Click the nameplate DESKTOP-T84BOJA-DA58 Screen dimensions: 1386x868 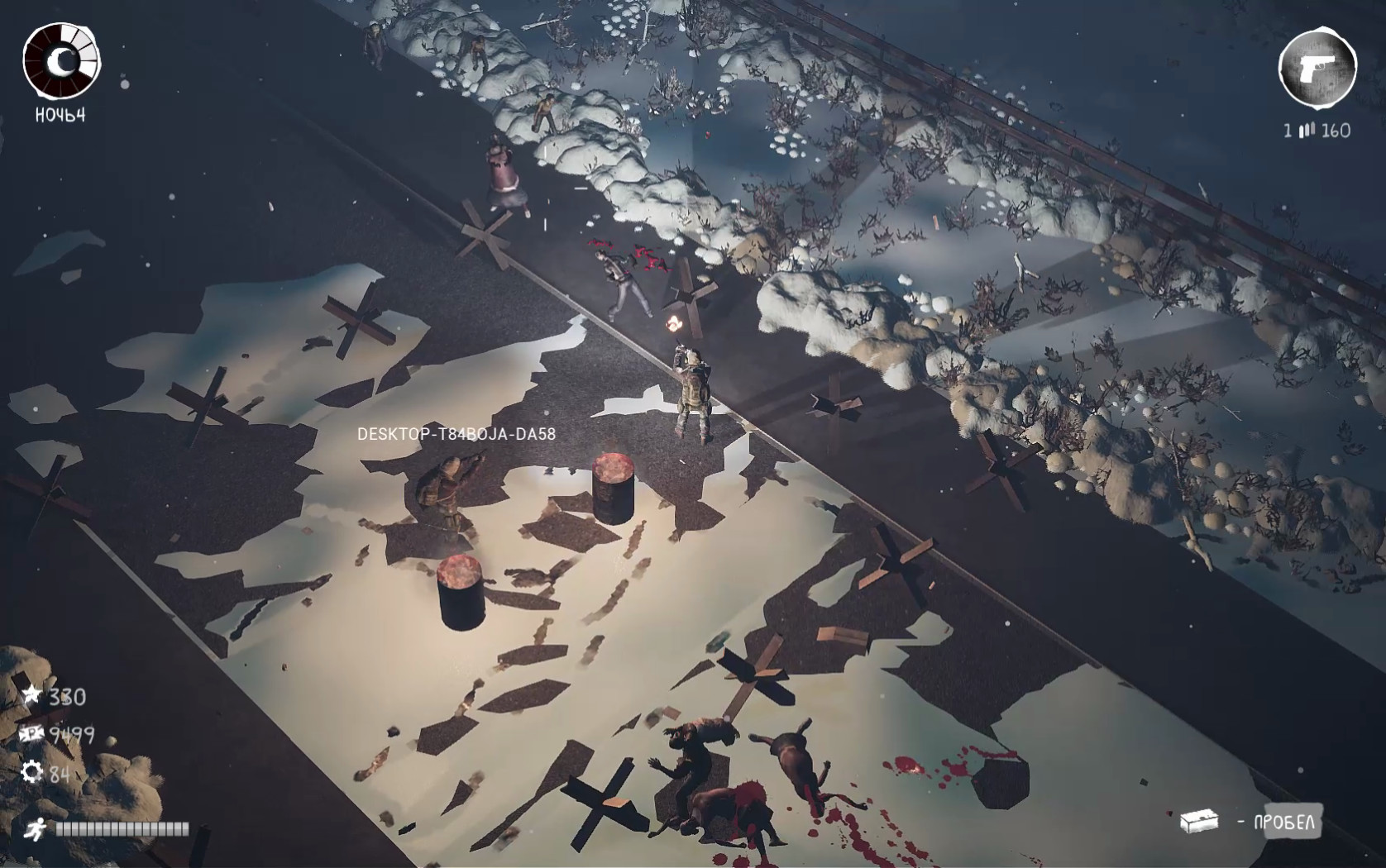pyautogui.click(x=456, y=431)
